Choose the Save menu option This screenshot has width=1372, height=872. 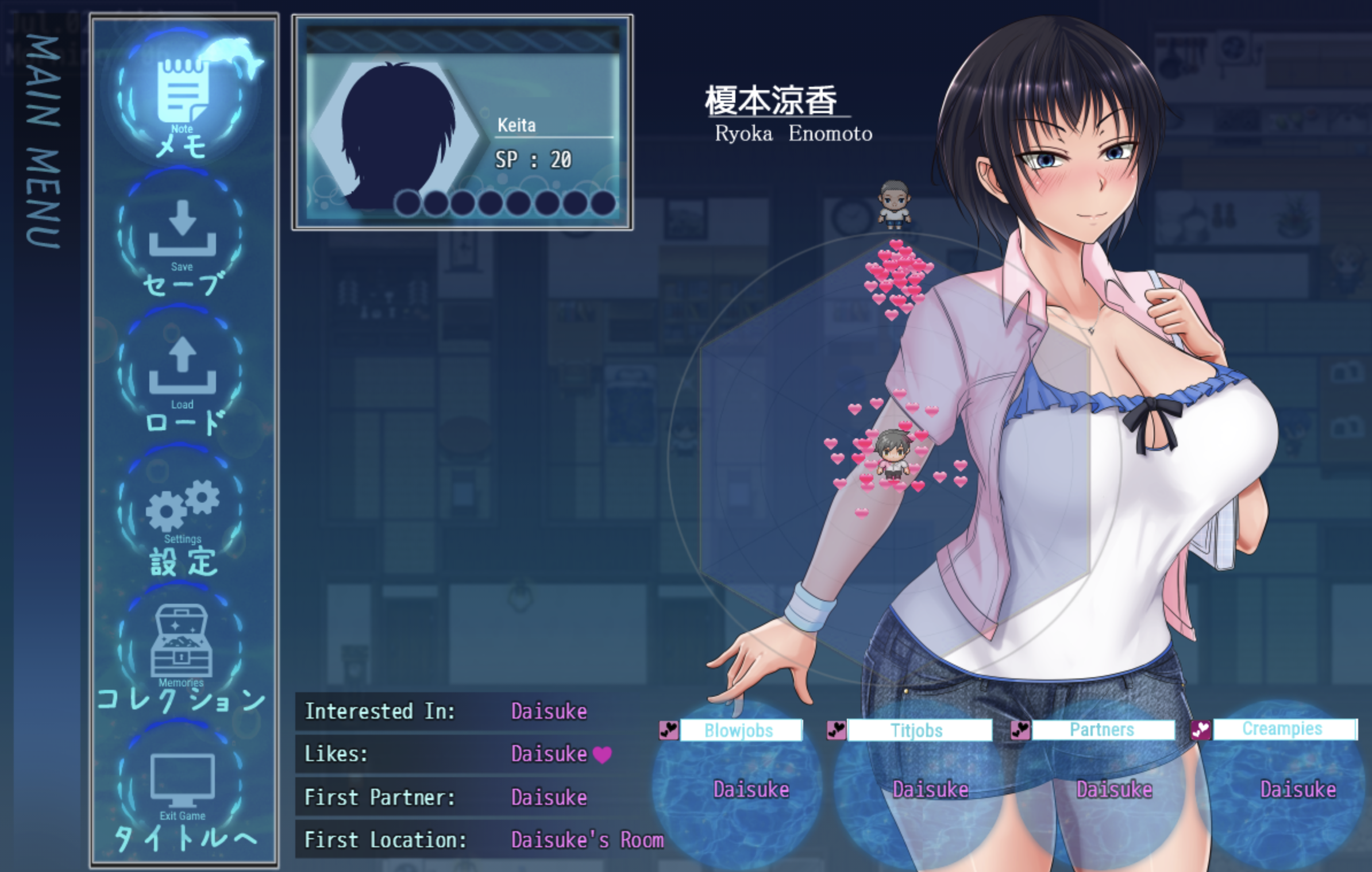(x=182, y=237)
